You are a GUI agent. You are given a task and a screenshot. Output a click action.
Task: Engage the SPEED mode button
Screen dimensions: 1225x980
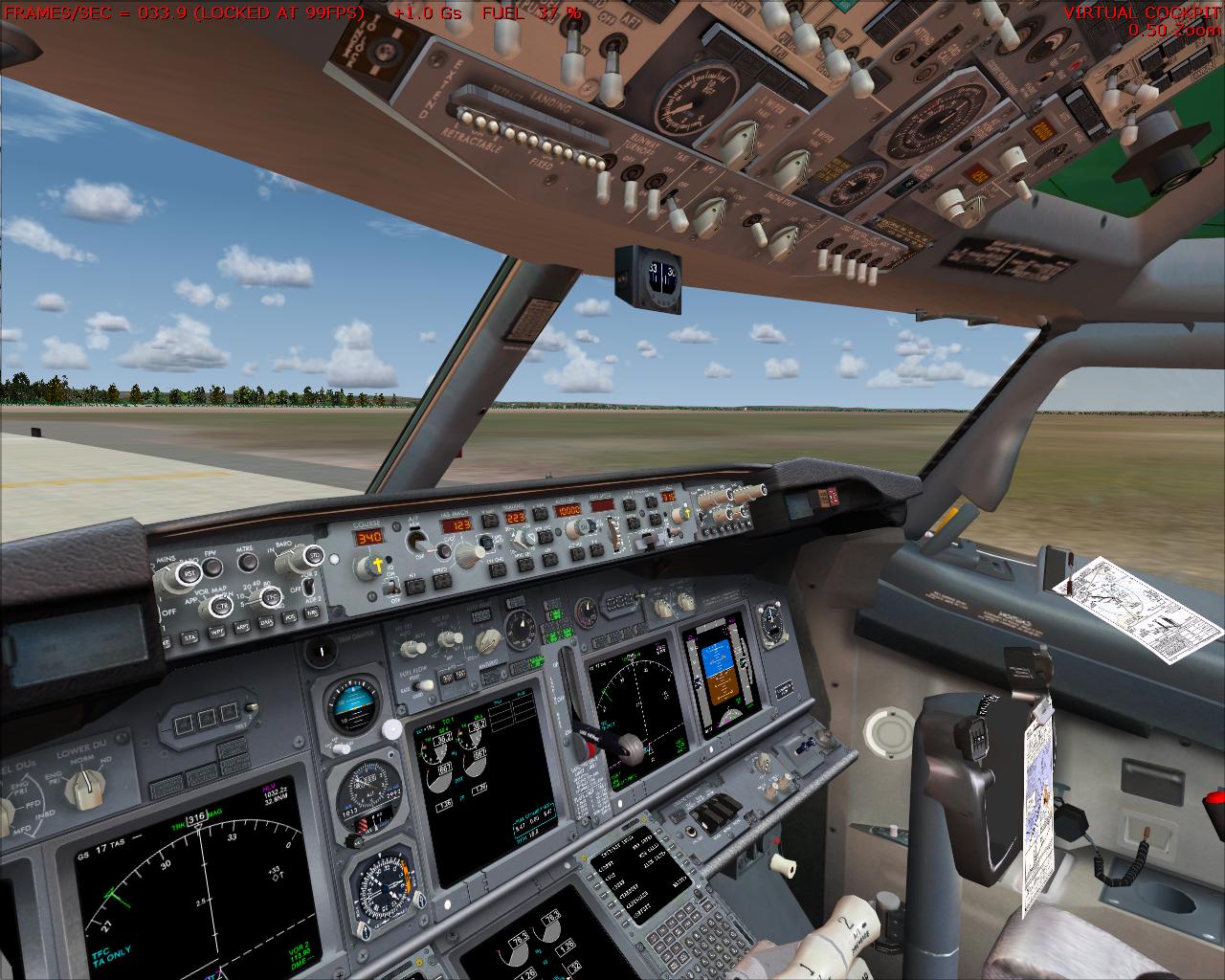coord(441,582)
